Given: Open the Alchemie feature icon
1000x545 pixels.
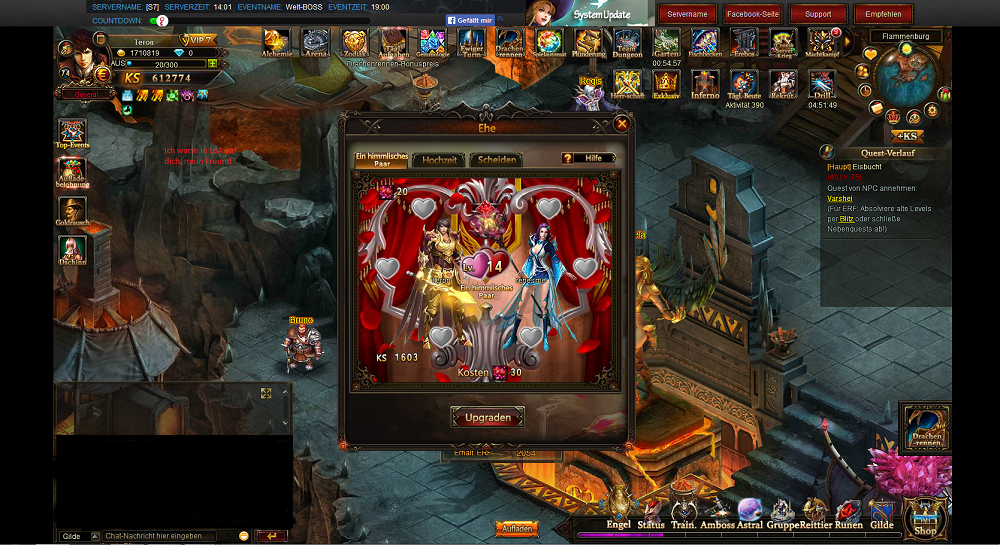Looking at the screenshot, I should pyautogui.click(x=276, y=43).
